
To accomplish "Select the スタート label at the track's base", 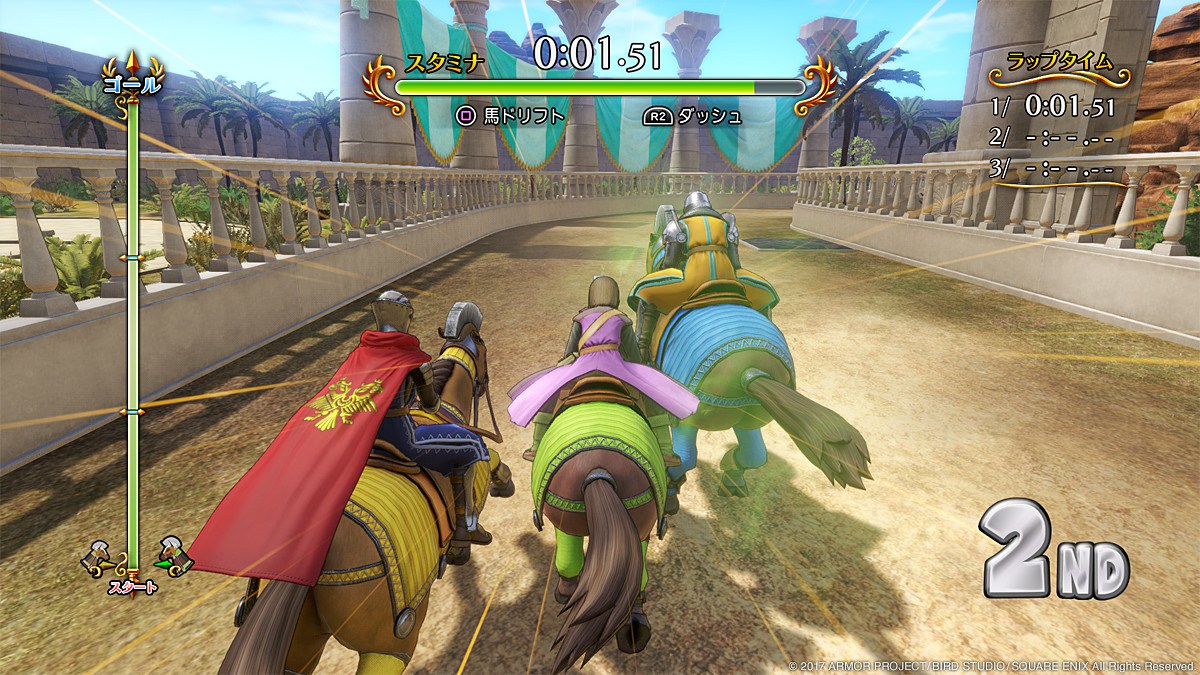I will [132, 587].
